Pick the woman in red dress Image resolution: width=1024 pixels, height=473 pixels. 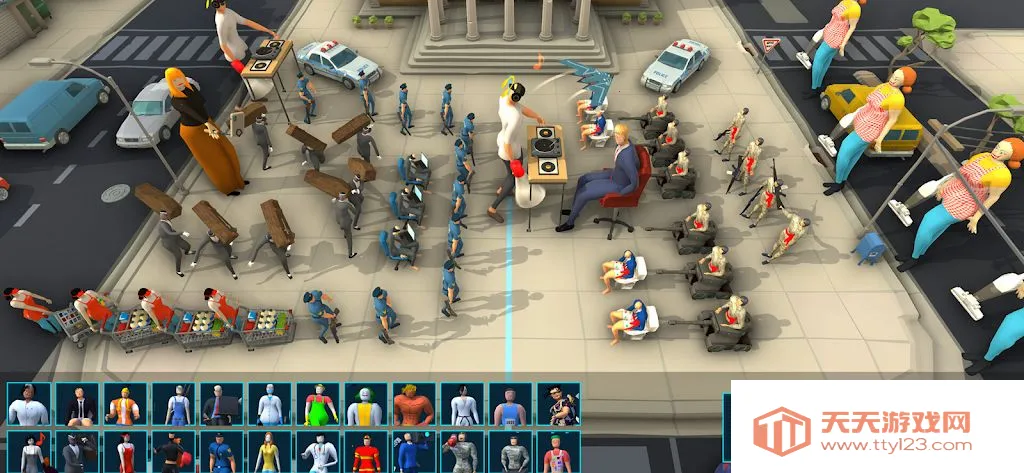[x=124, y=453]
